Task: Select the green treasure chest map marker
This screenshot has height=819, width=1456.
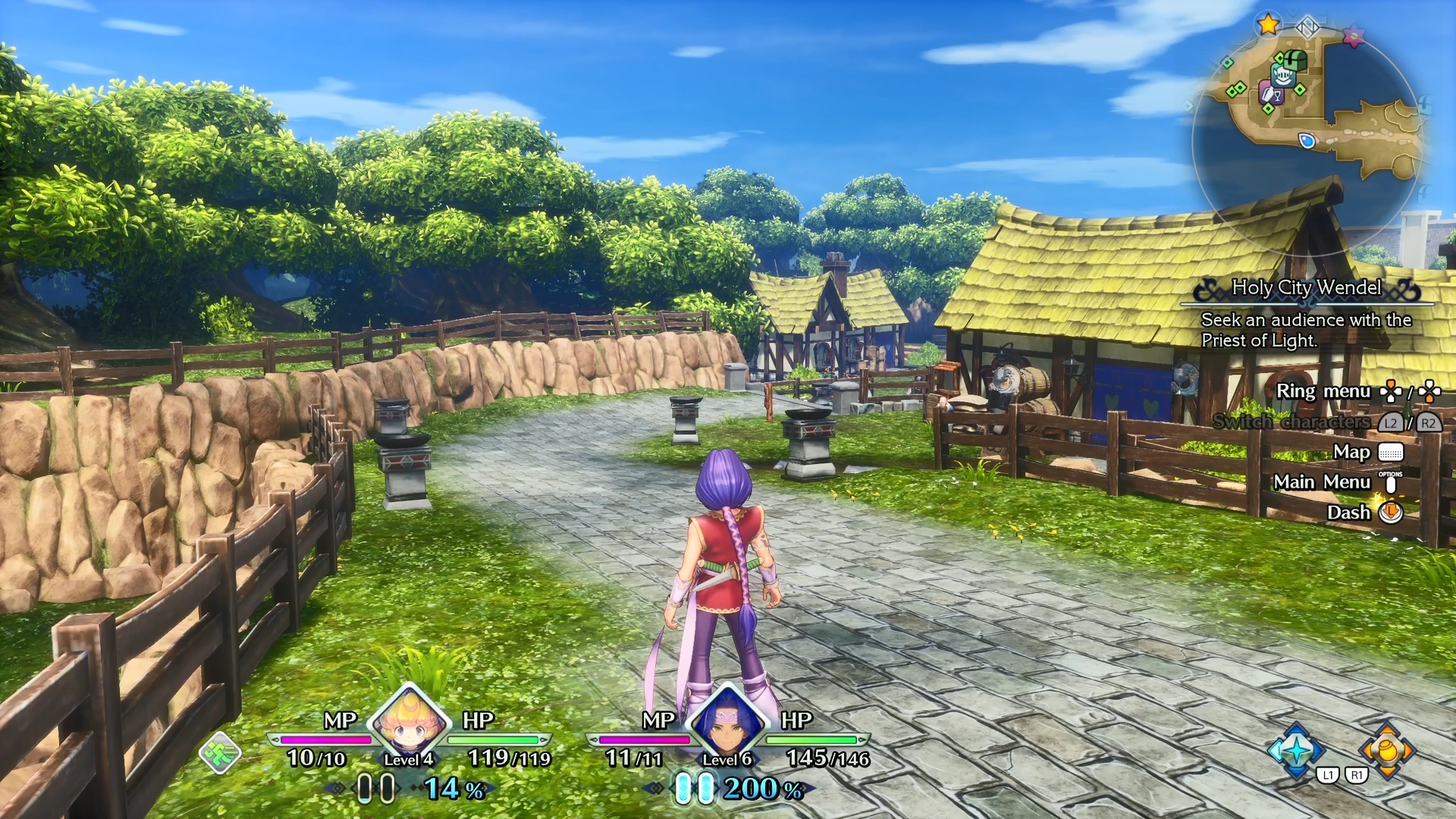Action: 1295,60
